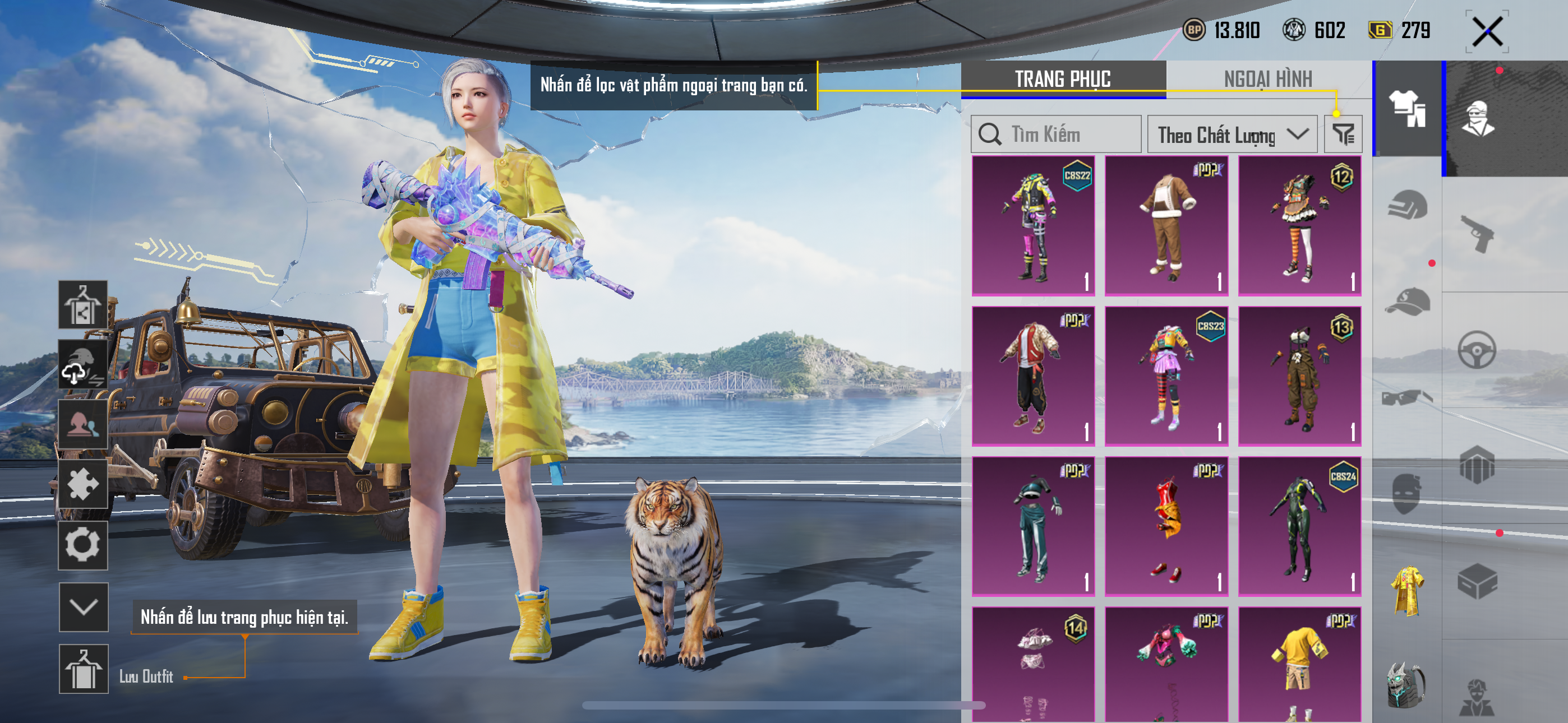Viewport: 1568px width, 723px height.
Task: Select the red jacket outfit with black pants
Action: (x=1033, y=376)
